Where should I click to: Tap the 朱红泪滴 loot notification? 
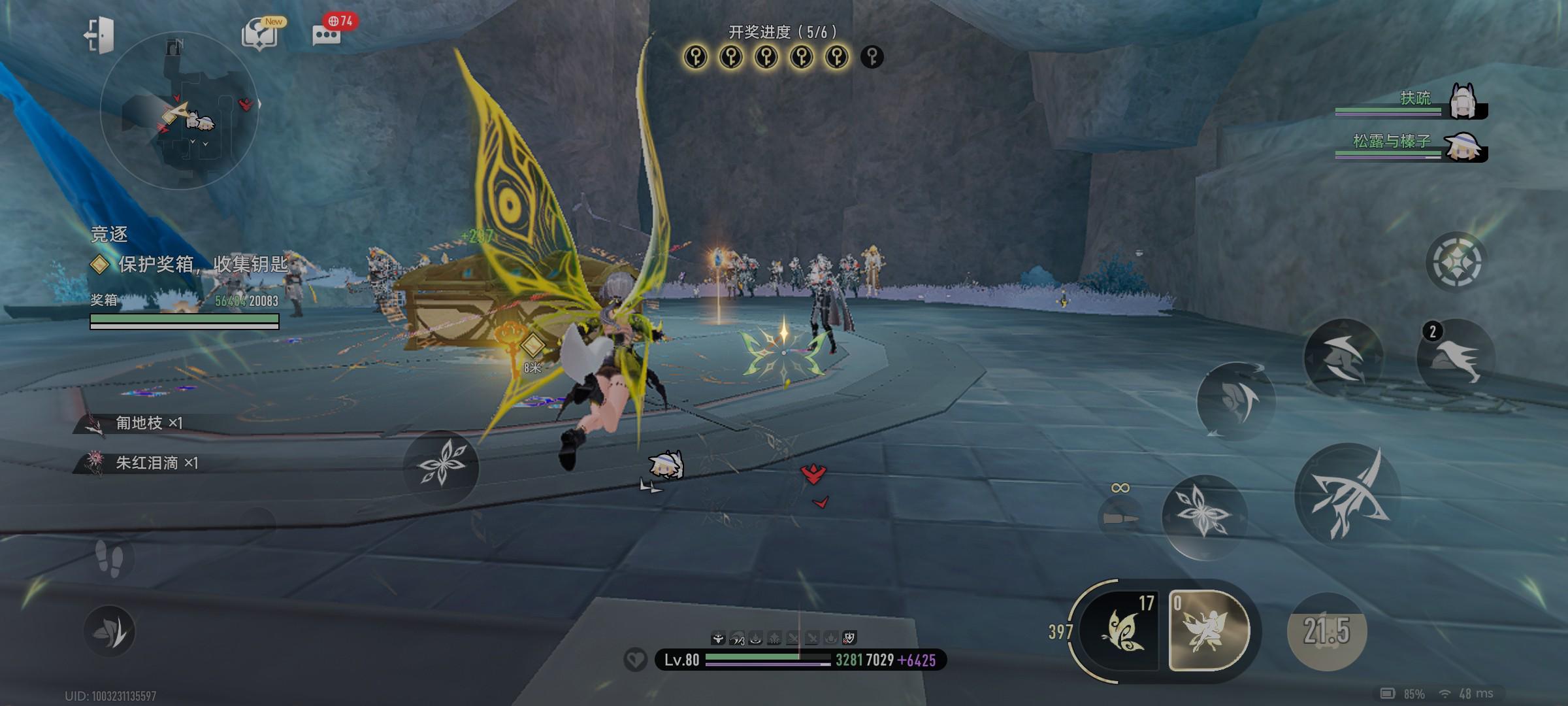click(147, 463)
